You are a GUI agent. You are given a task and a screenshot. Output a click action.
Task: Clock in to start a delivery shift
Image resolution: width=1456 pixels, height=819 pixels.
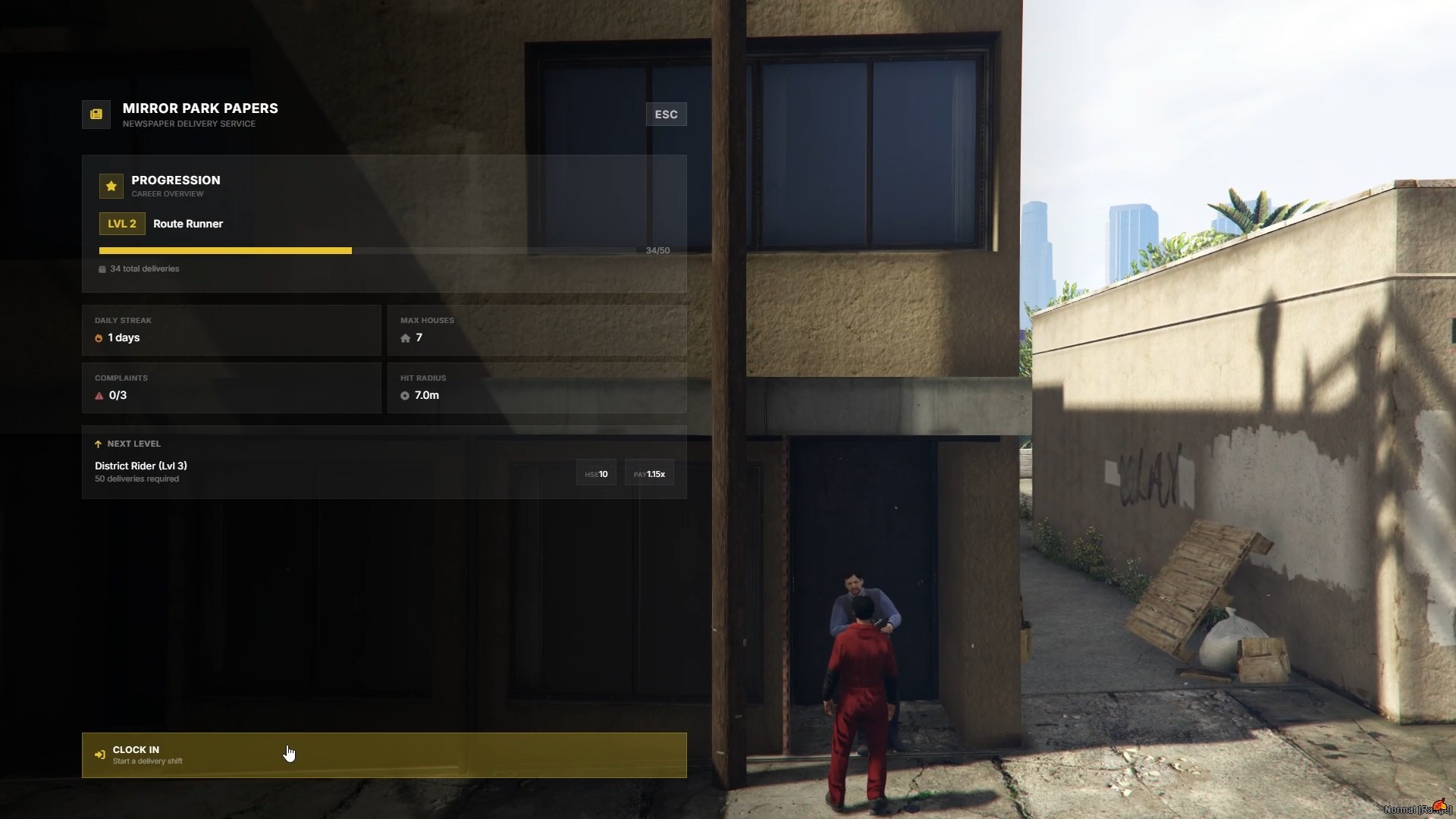pyautogui.click(x=384, y=755)
